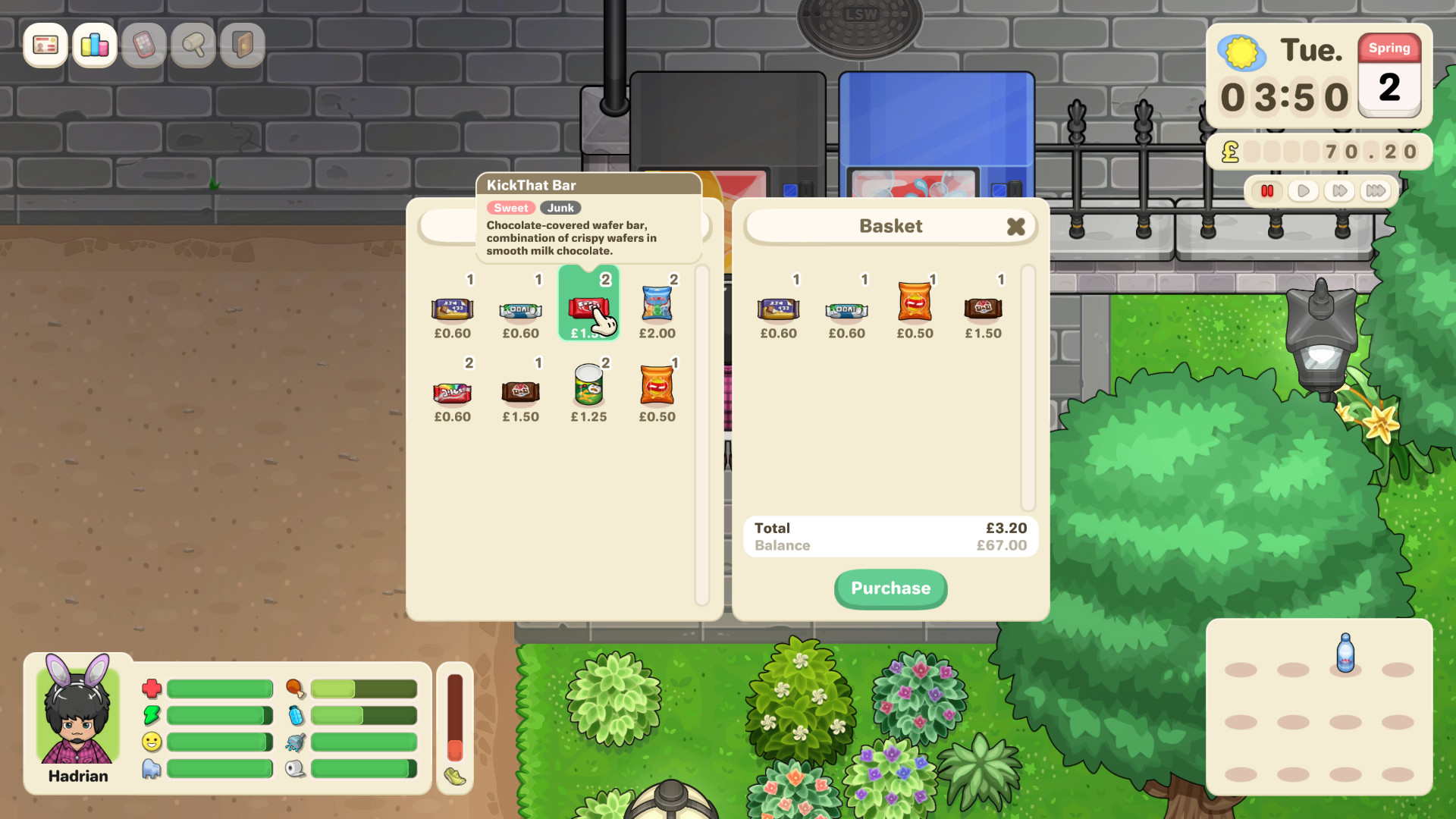1456x819 pixels.
Task: Open the phone panel
Action: [143, 45]
